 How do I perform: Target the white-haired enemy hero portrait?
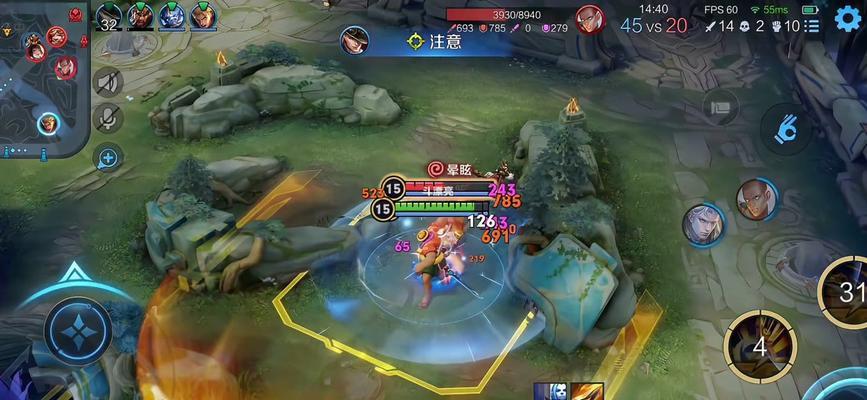[x=704, y=223]
